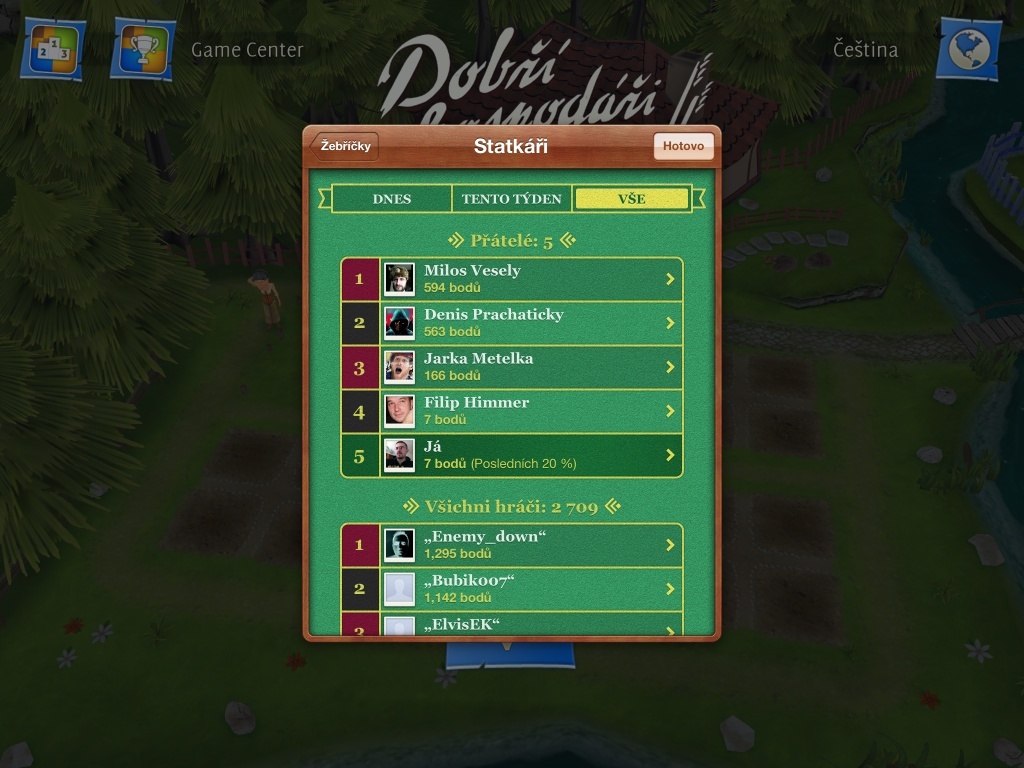The width and height of the screenshot is (1024, 768).
Task: Open the Game Center label
Action: (x=247, y=49)
